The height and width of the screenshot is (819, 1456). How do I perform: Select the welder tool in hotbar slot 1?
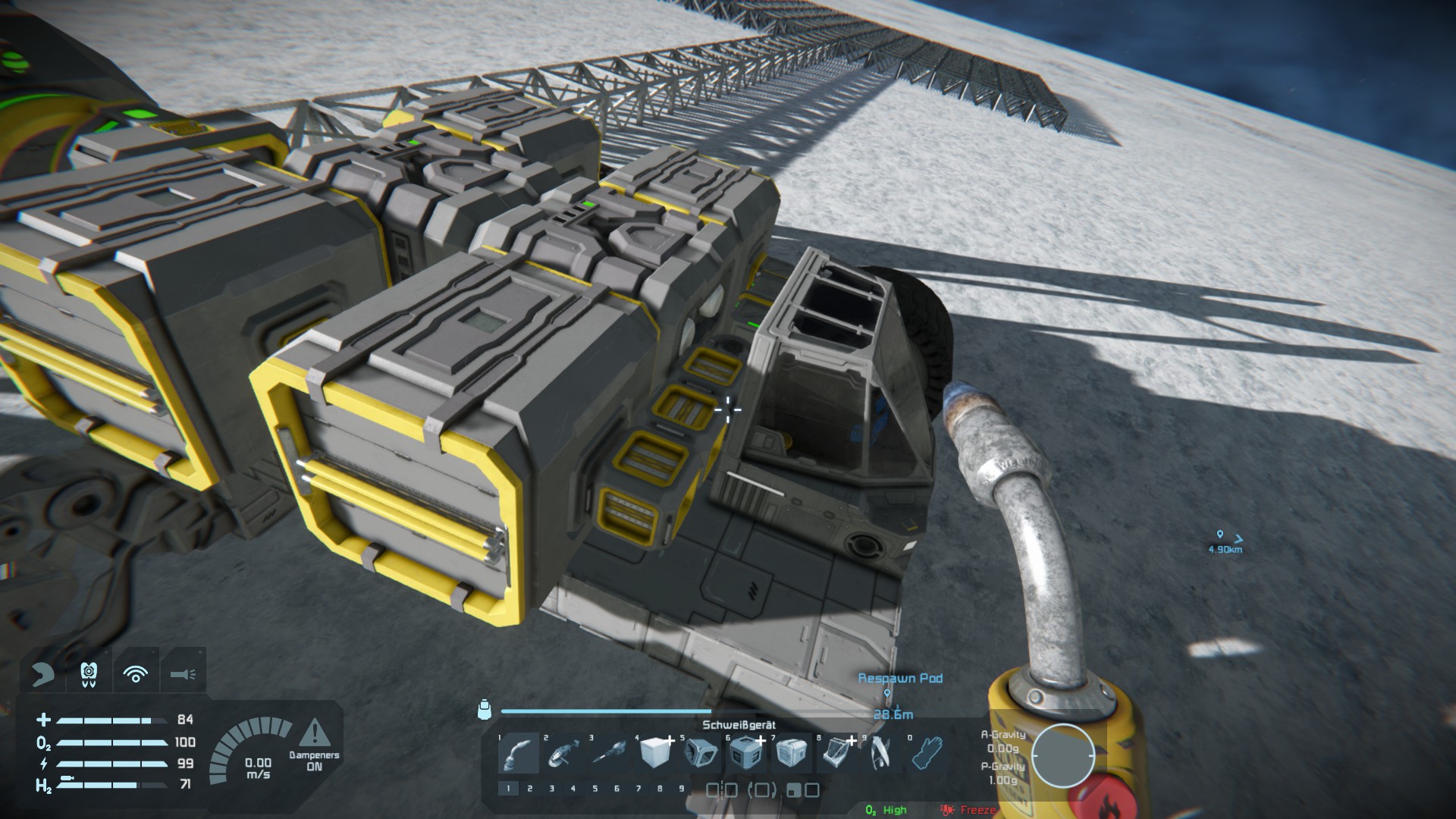pos(519,752)
